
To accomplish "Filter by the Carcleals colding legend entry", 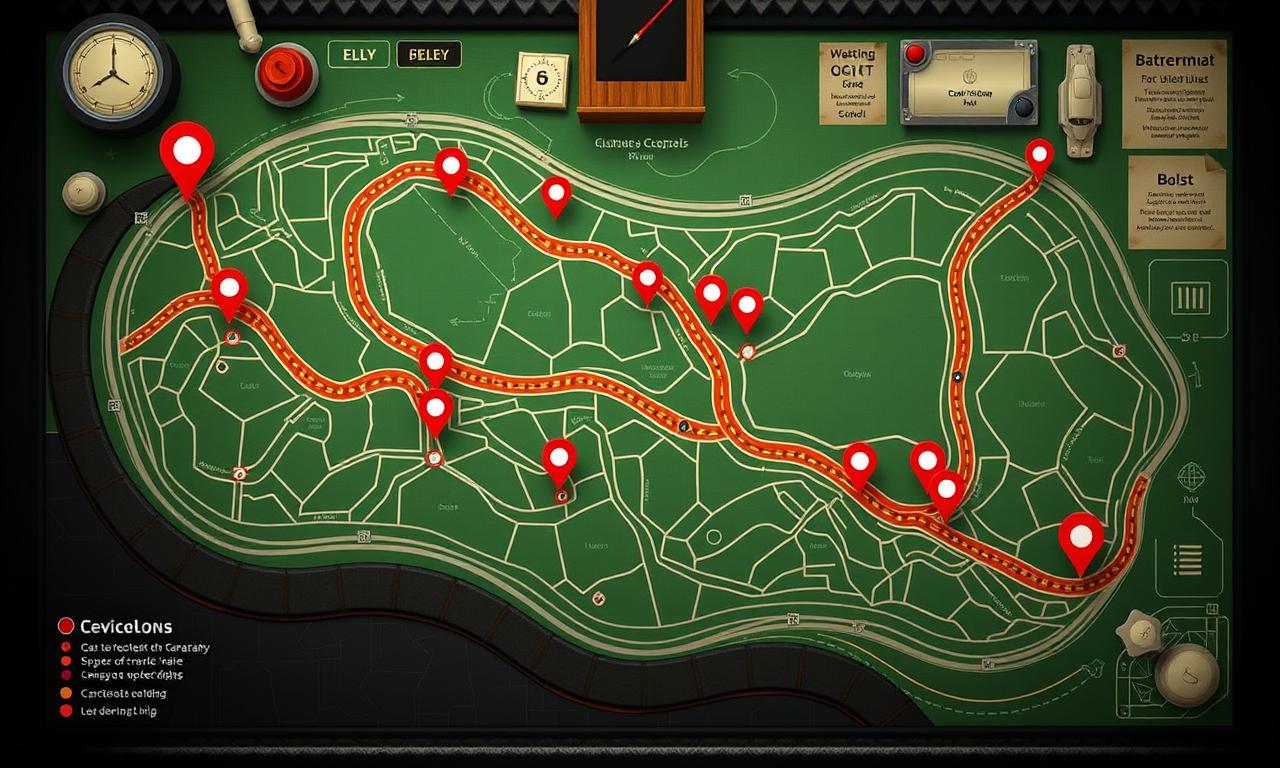I will tap(112, 693).
